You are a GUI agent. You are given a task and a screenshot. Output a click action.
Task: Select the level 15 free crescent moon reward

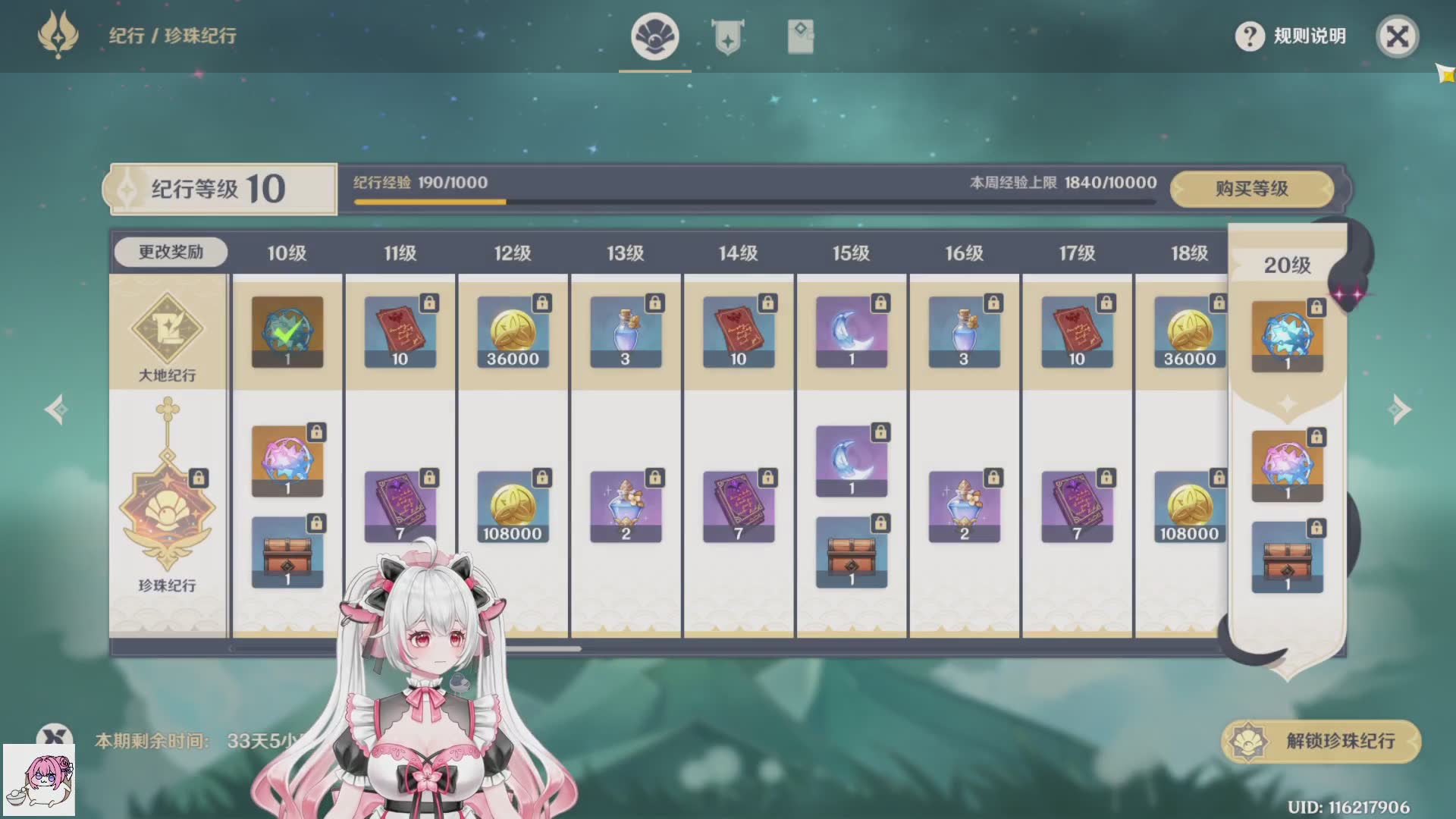pos(851,332)
